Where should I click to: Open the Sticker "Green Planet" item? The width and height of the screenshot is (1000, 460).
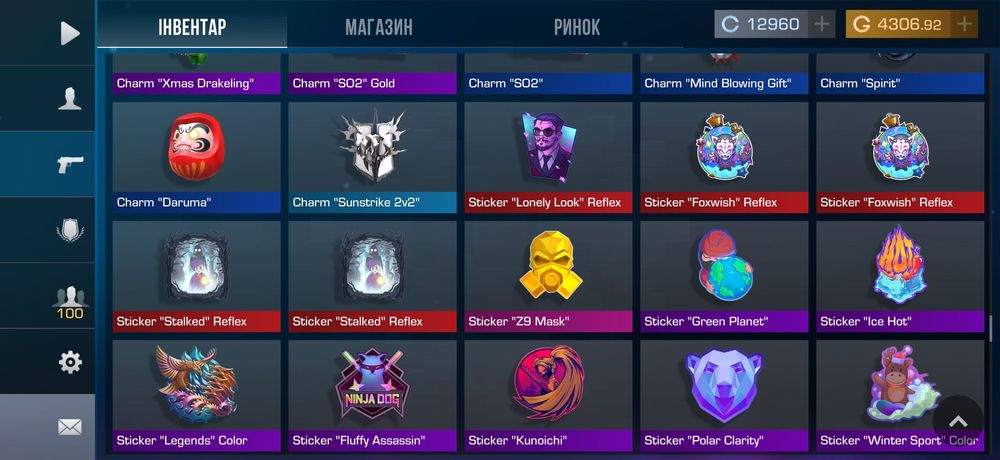coord(724,276)
